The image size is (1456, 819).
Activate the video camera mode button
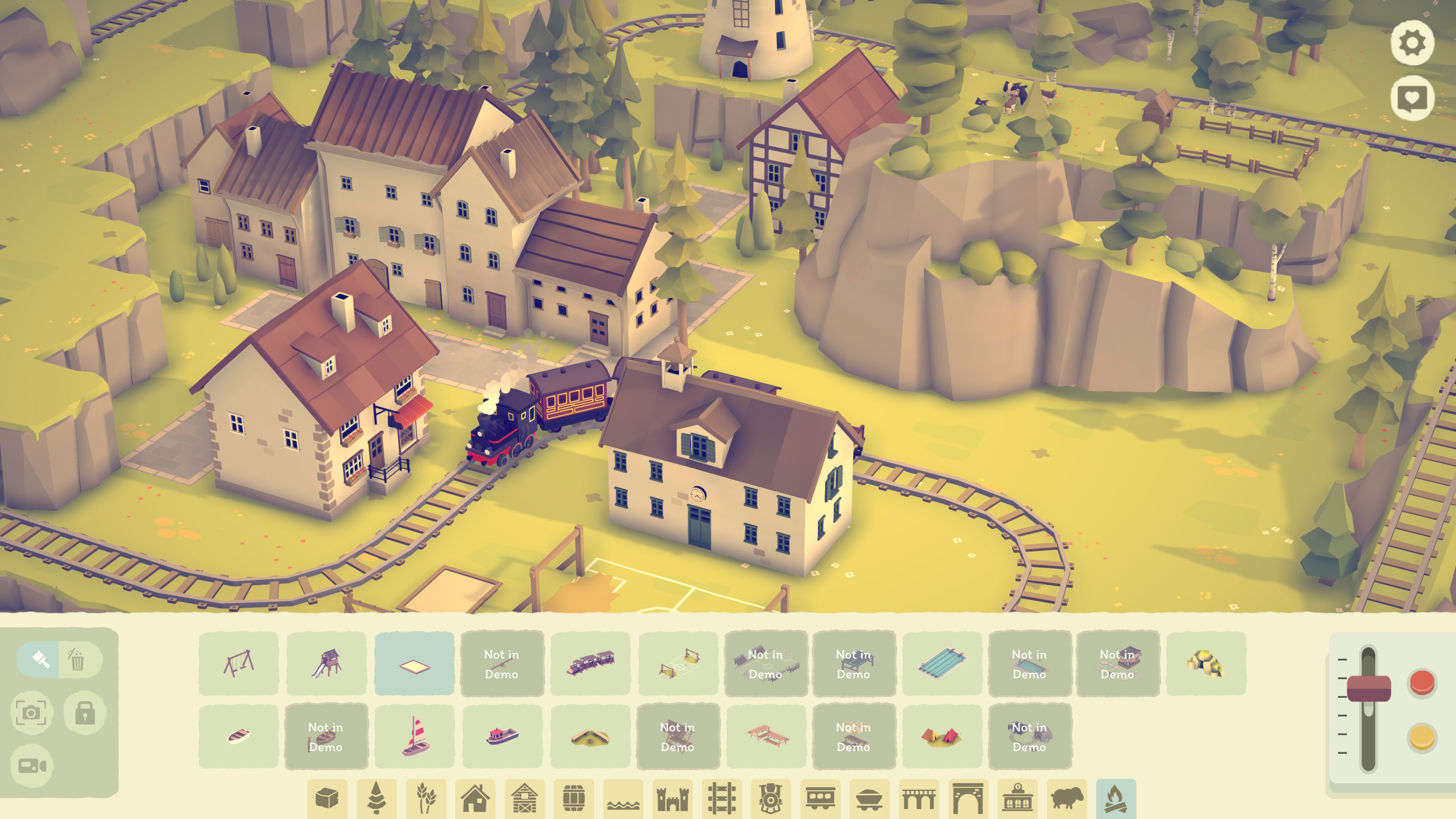coord(31,766)
